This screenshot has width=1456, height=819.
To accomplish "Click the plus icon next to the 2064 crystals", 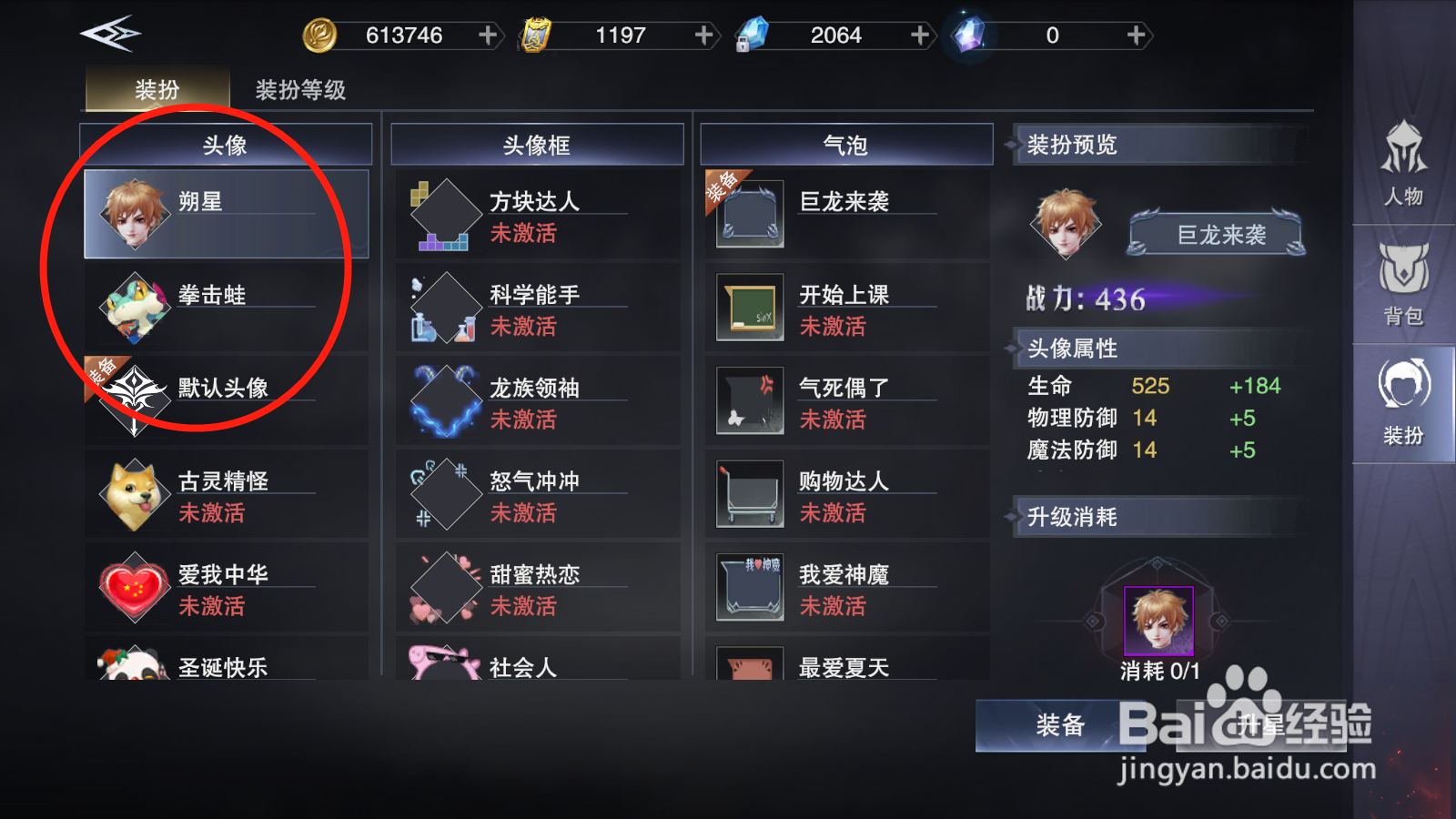I will click(919, 35).
